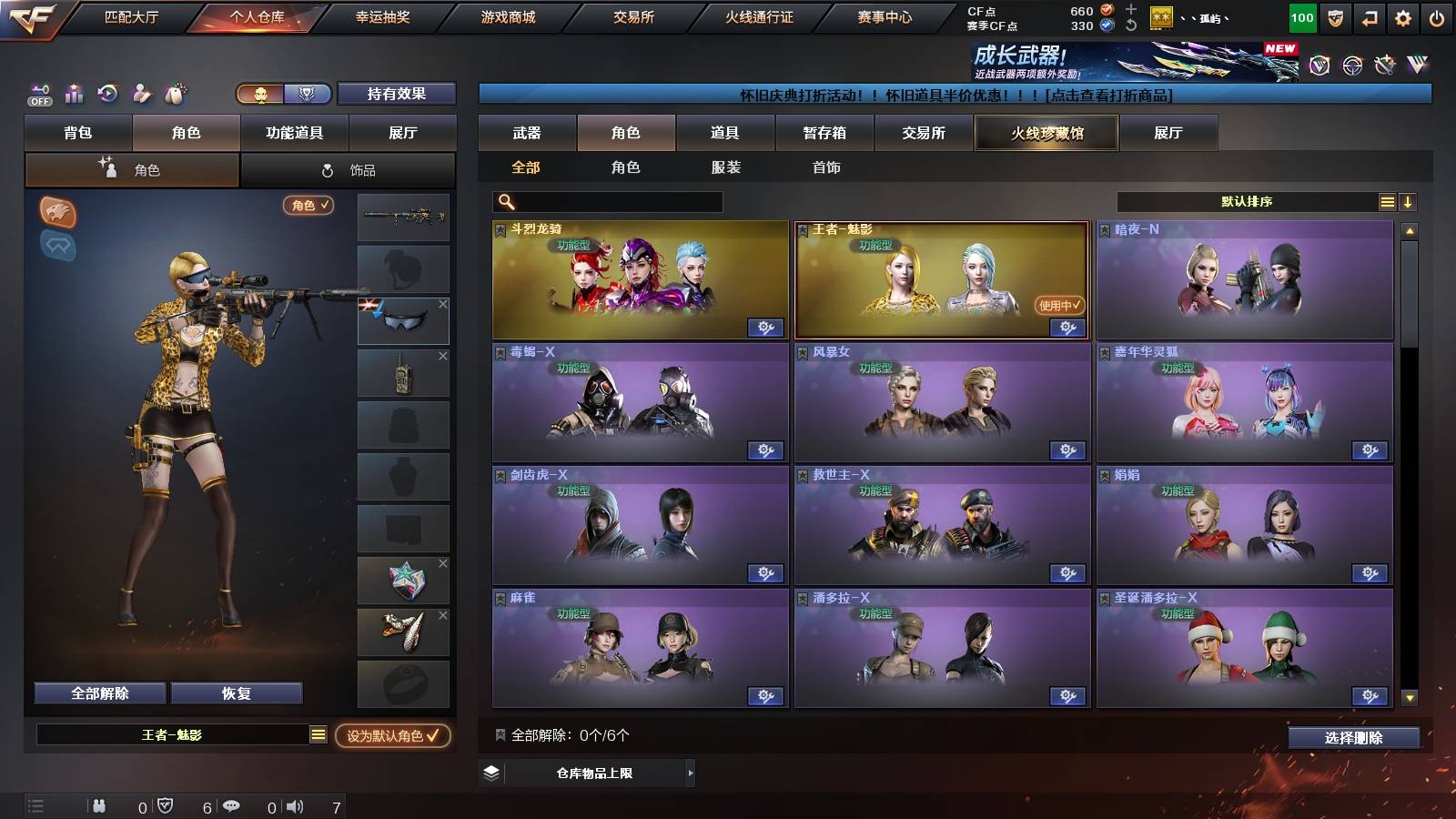1456x819 pixels.
Task: Click the pet/companion icon above the inventory tabs
Action: (175, 94)
